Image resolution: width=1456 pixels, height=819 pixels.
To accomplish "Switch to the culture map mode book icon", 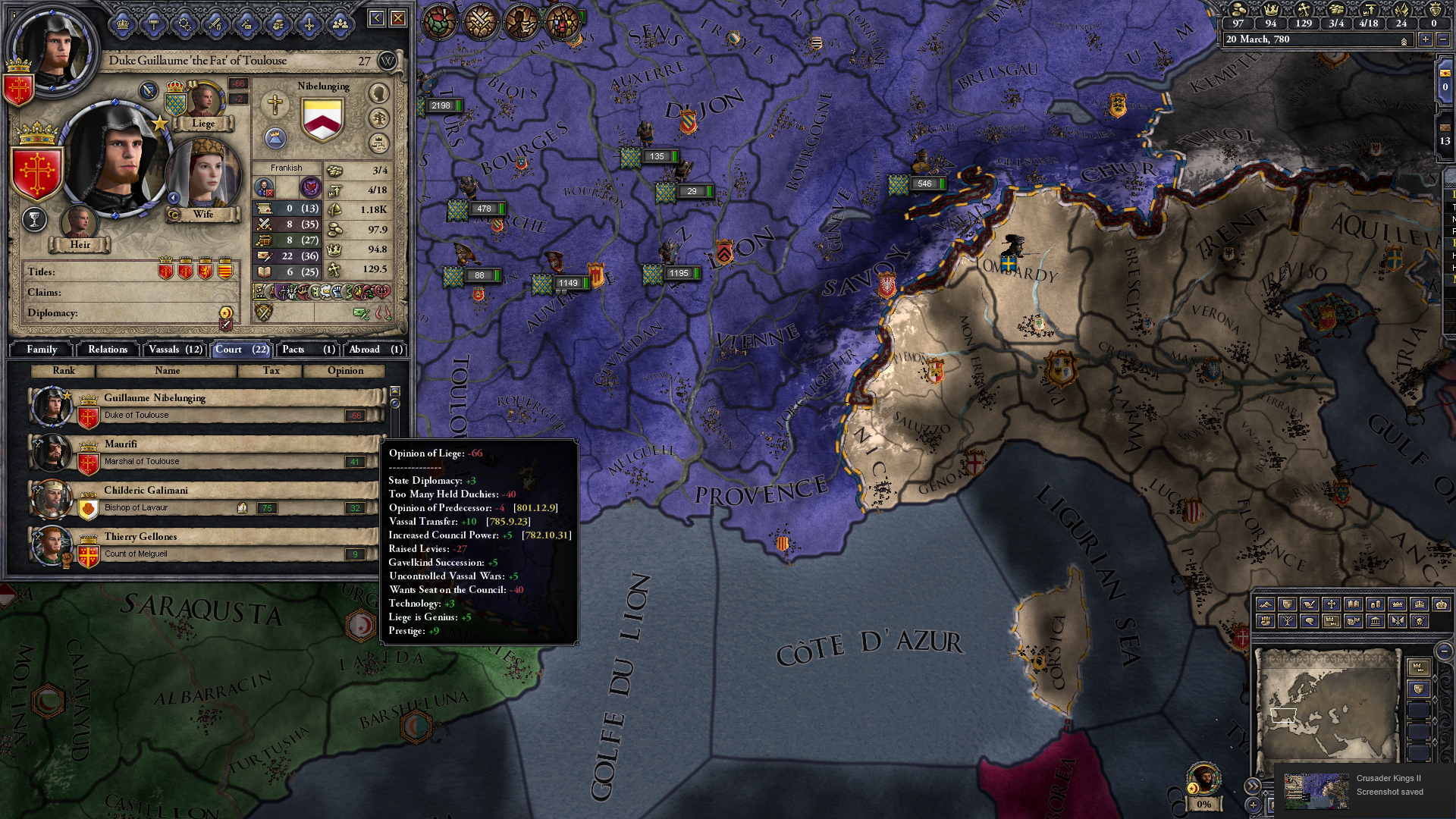I will click(1353, 604).
